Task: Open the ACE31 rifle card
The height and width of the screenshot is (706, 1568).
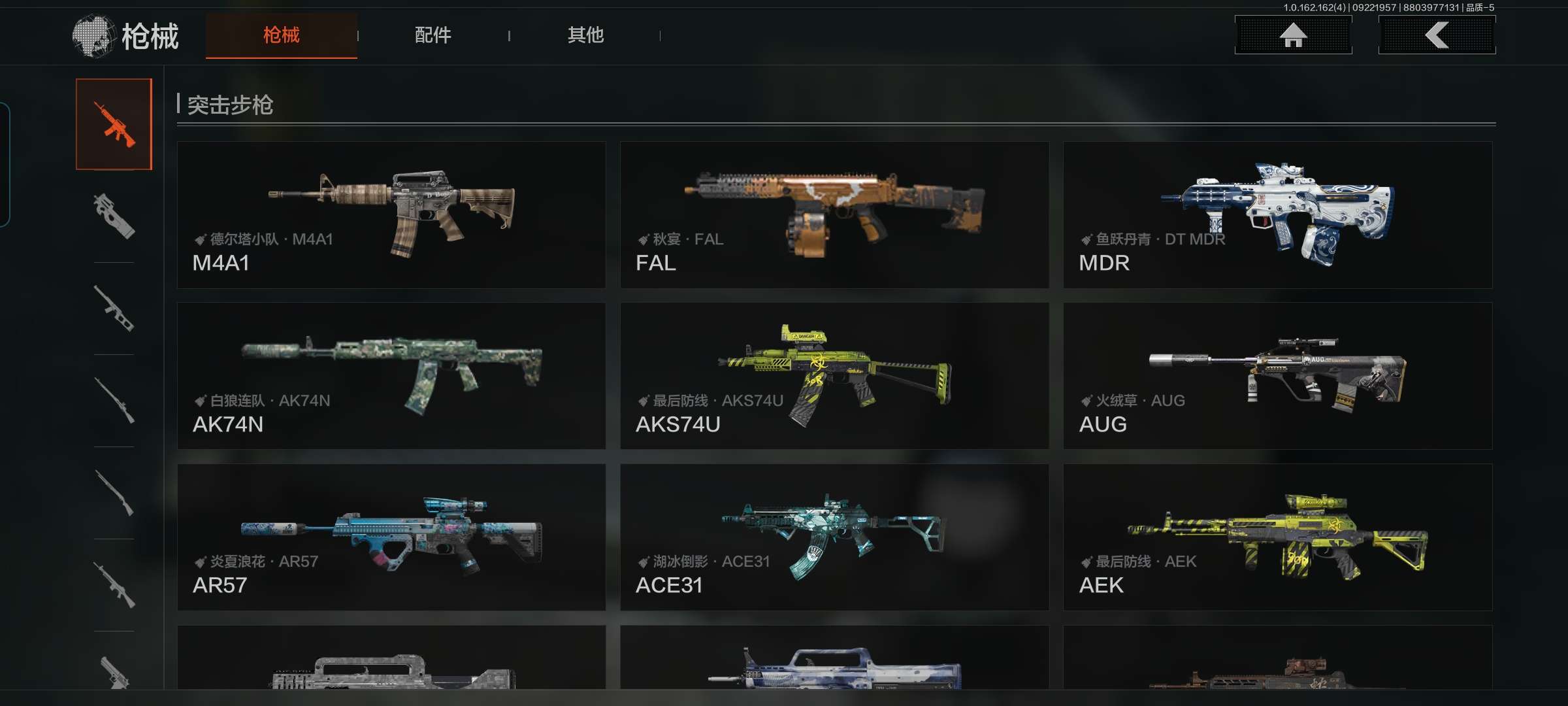Action: [x=834, y=537]
